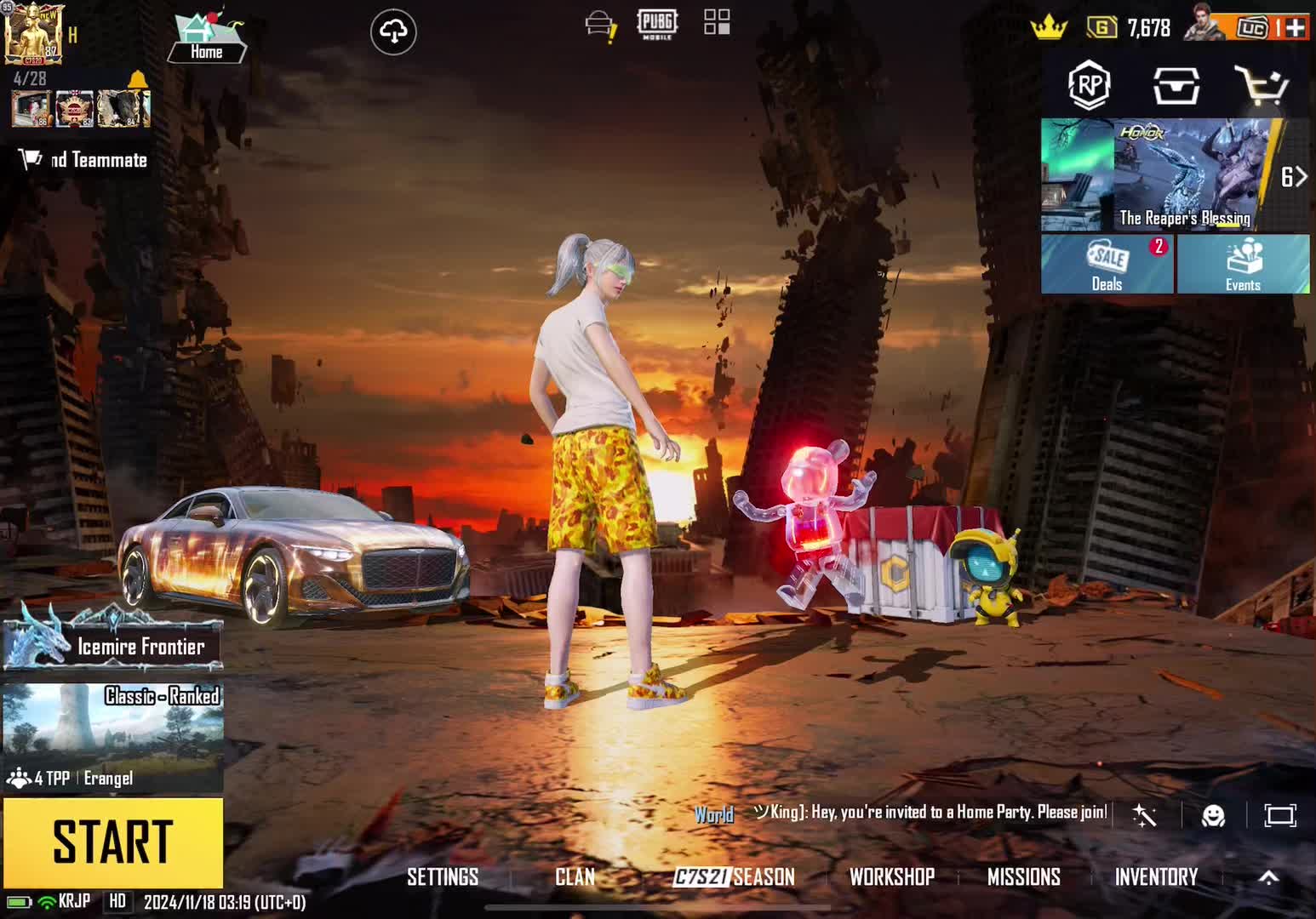1316x919 pixels.
Task: Open the Royale Pass (RP) icon
Action: click(x=1090, y=85)
